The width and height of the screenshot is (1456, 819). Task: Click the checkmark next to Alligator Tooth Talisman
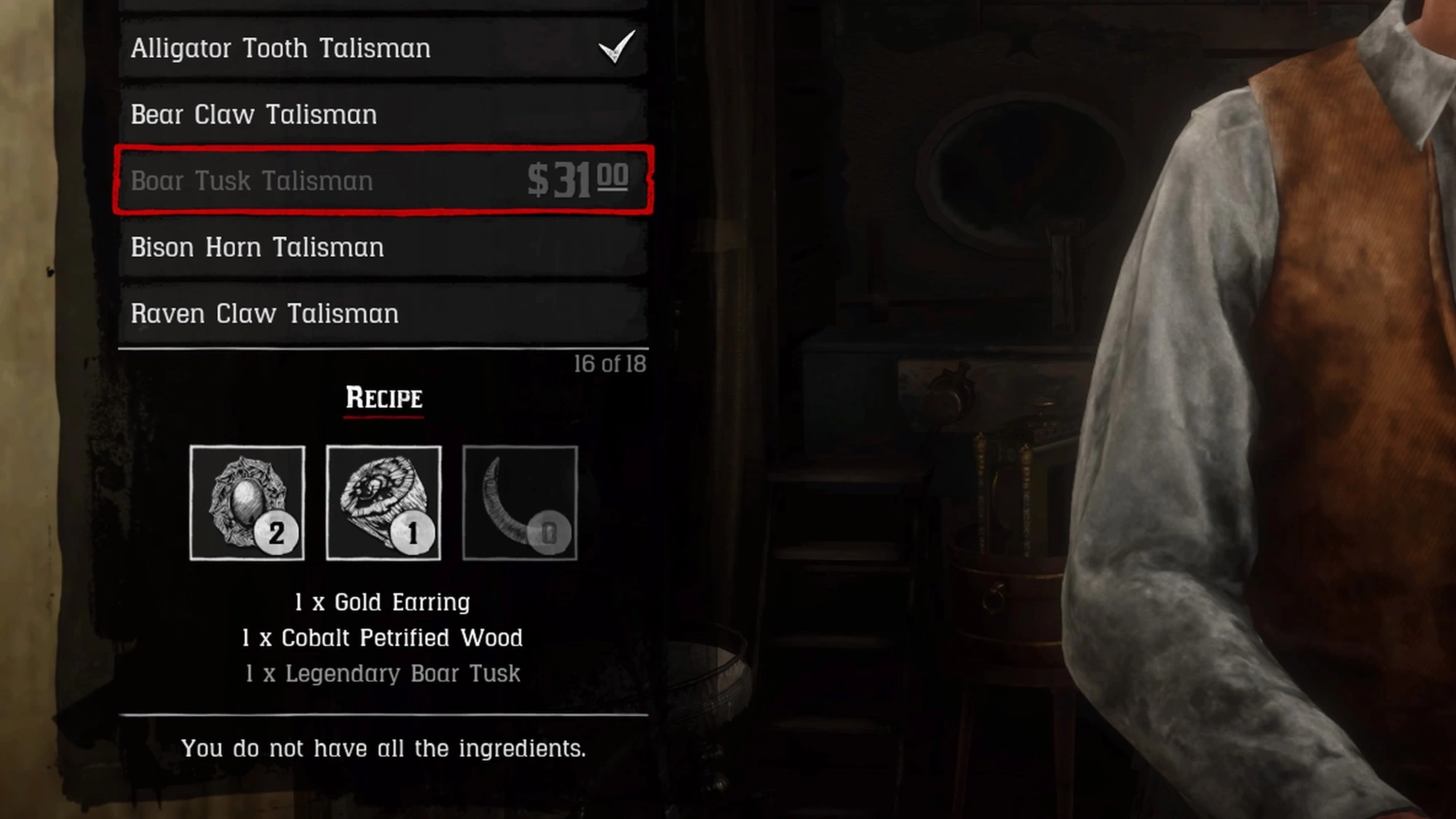[x=615, y=47]
